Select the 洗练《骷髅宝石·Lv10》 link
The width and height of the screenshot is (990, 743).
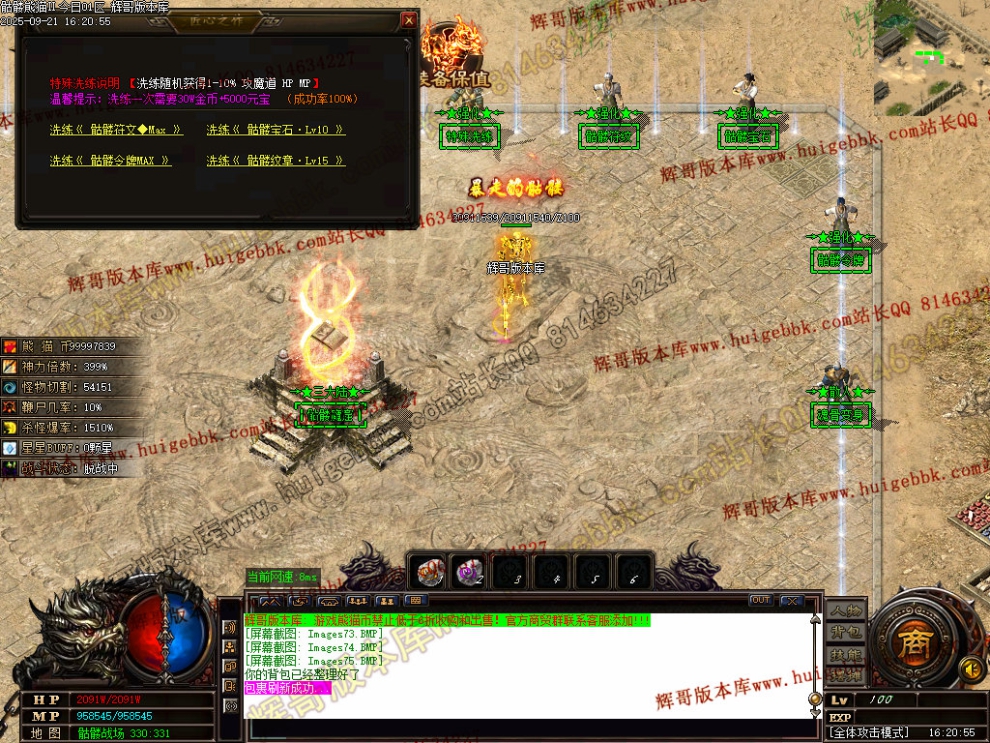click(276, 130)
